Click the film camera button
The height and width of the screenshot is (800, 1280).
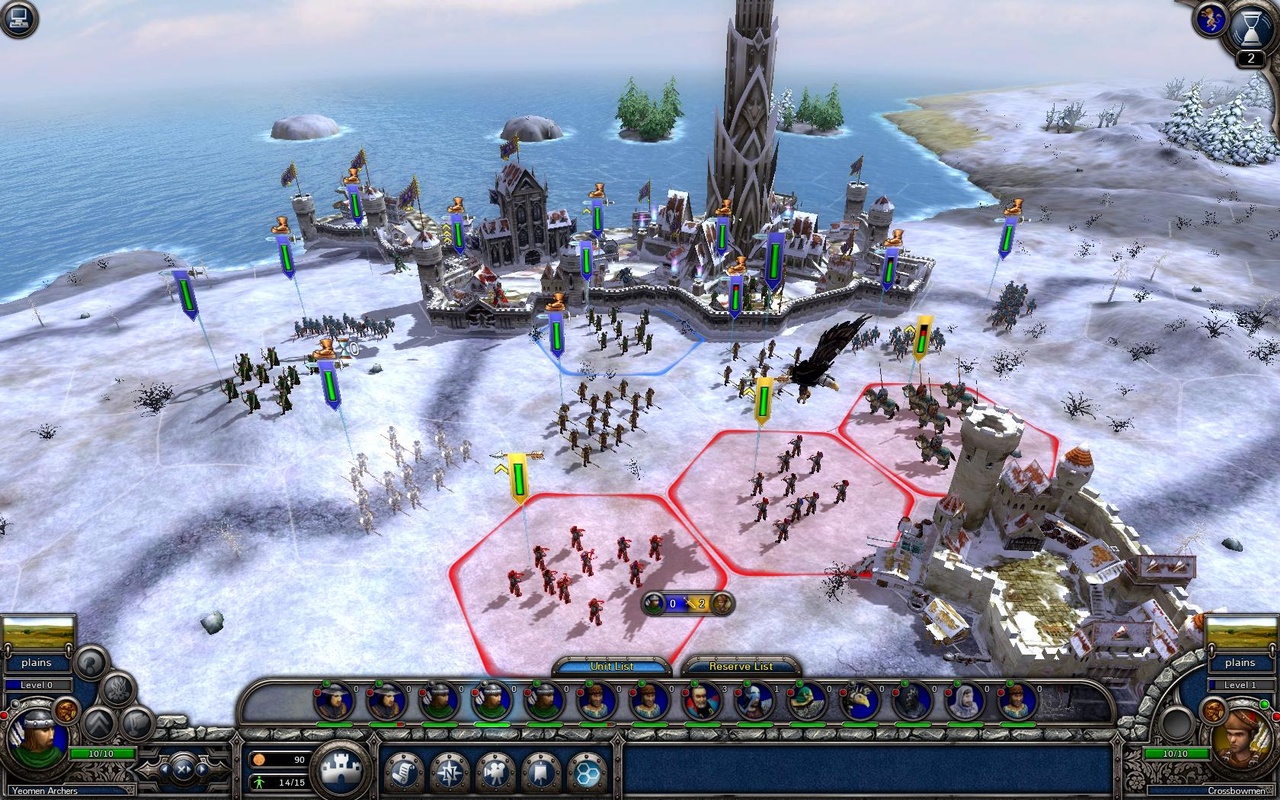495,771
